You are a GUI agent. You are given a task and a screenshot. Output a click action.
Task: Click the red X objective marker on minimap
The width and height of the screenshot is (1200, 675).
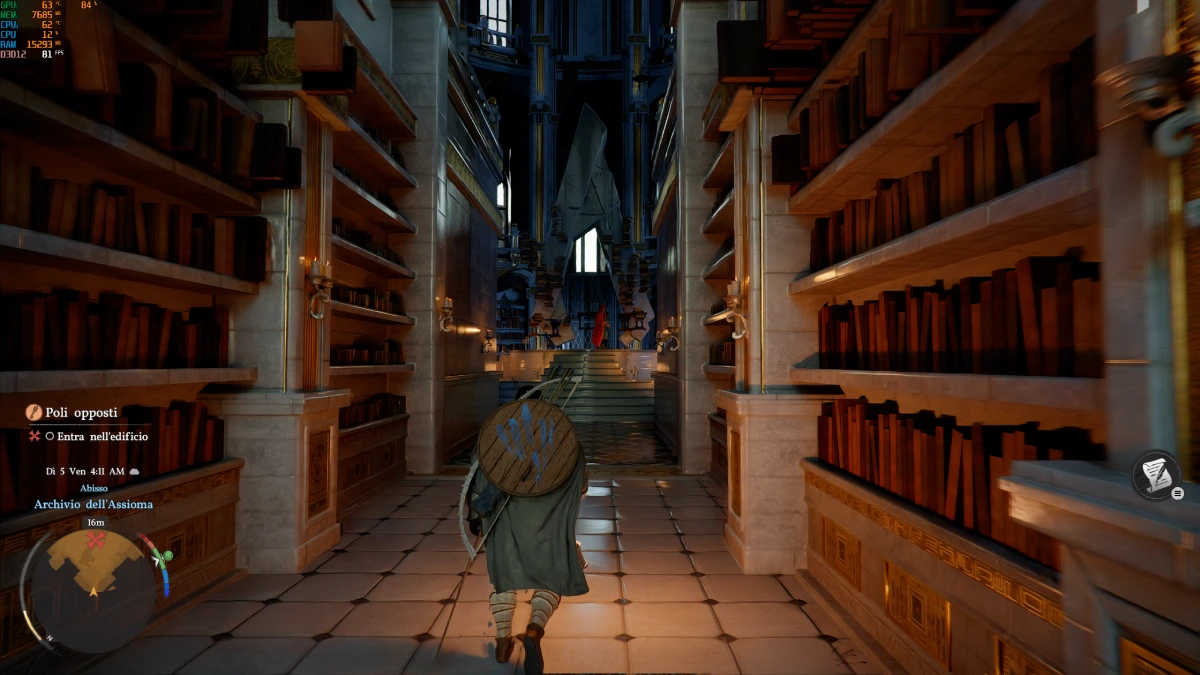coord(96,541)
